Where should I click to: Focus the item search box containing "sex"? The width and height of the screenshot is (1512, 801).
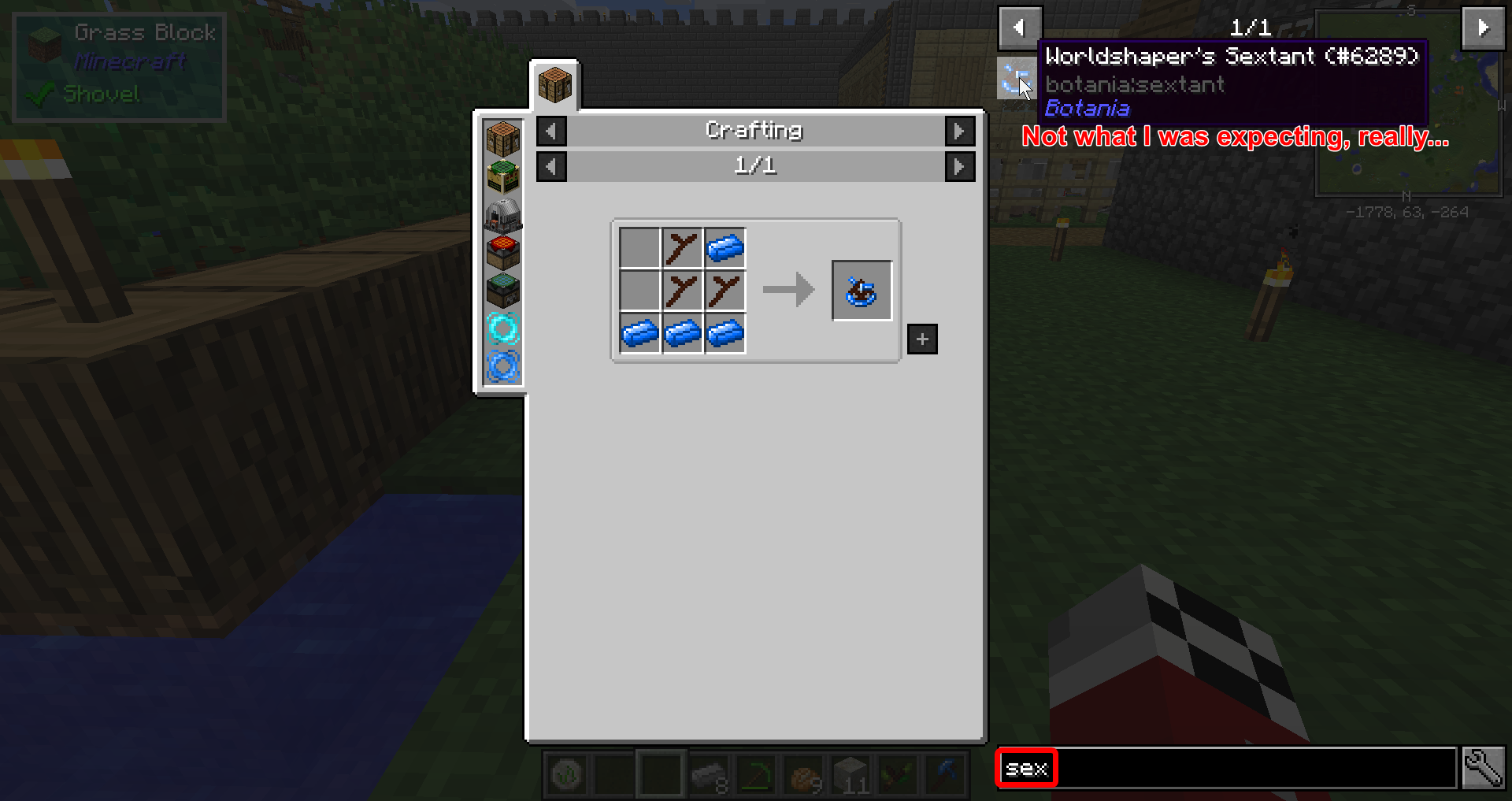[x=1225, y=768]
